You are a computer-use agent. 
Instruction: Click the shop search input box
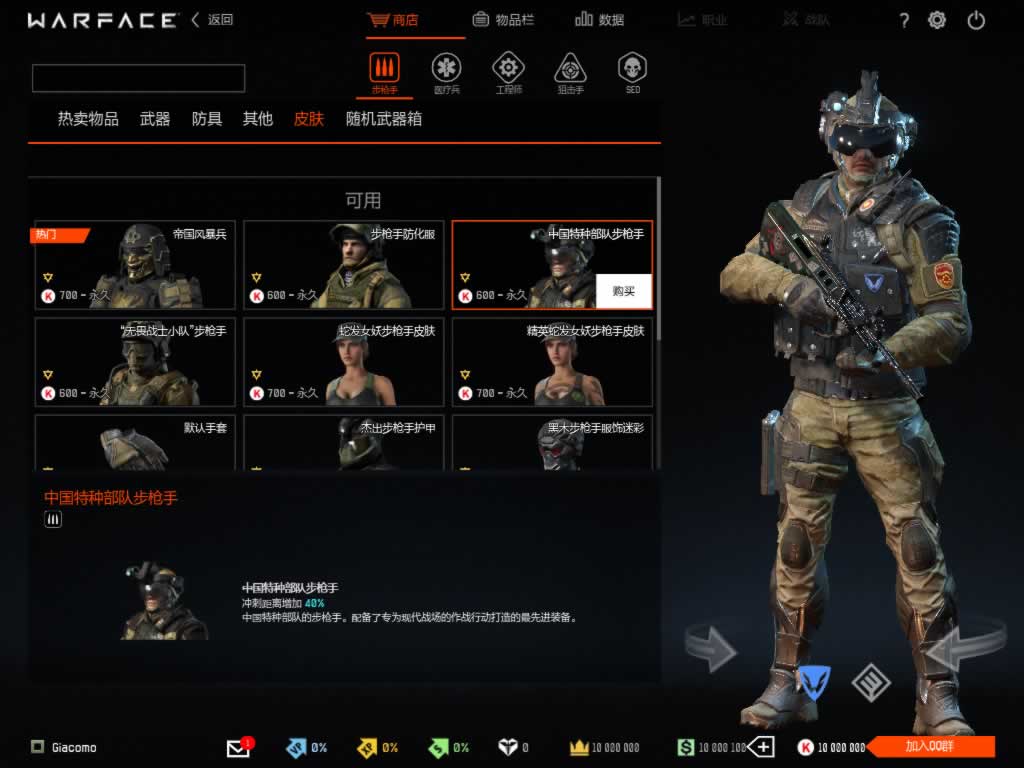[x=138, y=78]
